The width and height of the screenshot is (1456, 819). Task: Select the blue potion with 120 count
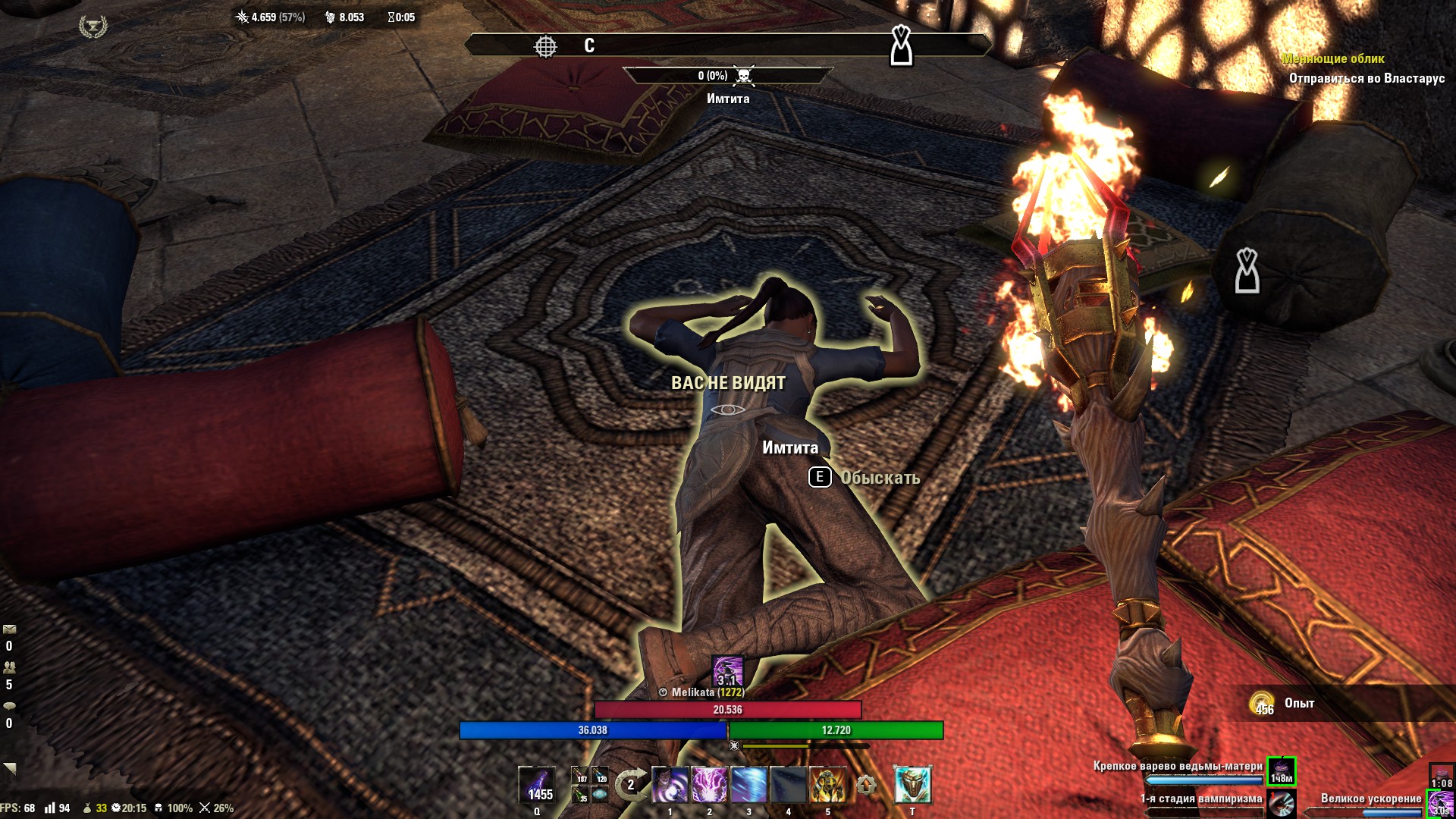click(600, 777)
